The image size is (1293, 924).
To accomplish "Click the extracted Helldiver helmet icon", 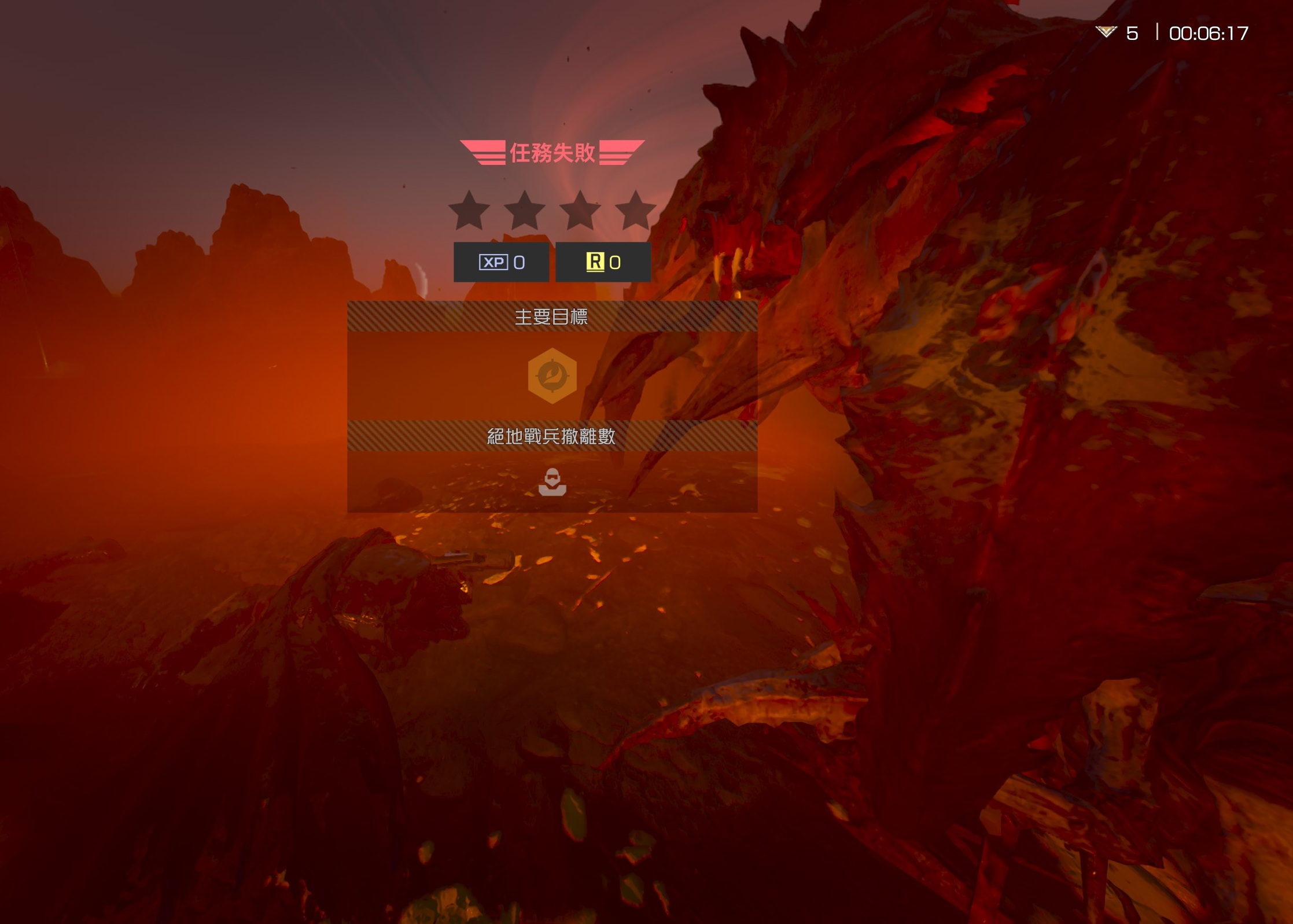I will point(552,482).
